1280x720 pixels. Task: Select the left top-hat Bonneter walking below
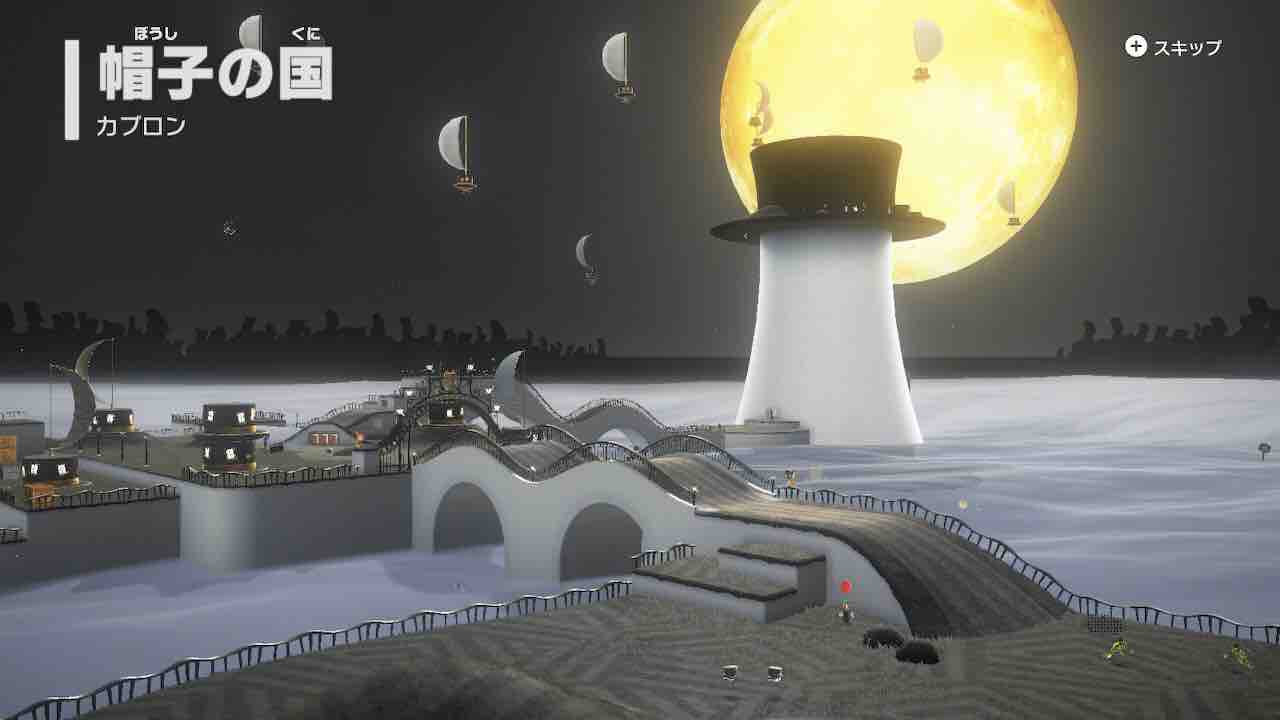click(731, 675)
